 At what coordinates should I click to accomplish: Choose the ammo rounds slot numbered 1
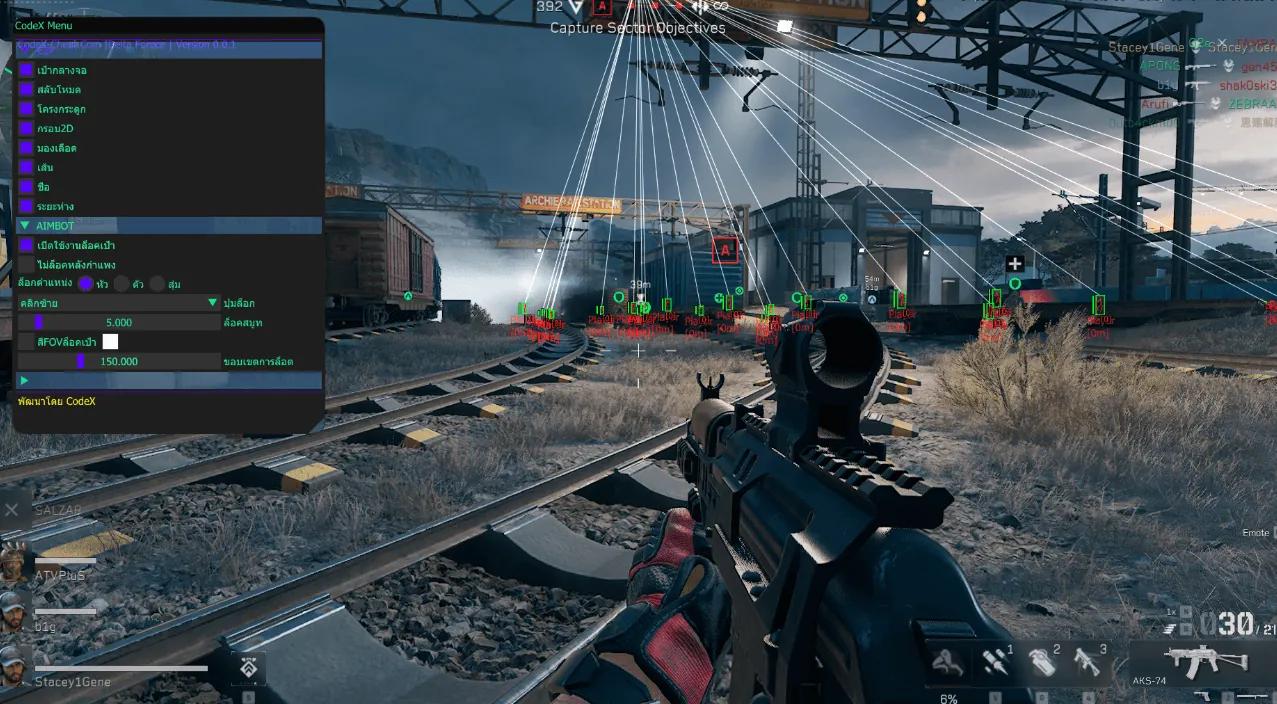[x=996, y=661]
